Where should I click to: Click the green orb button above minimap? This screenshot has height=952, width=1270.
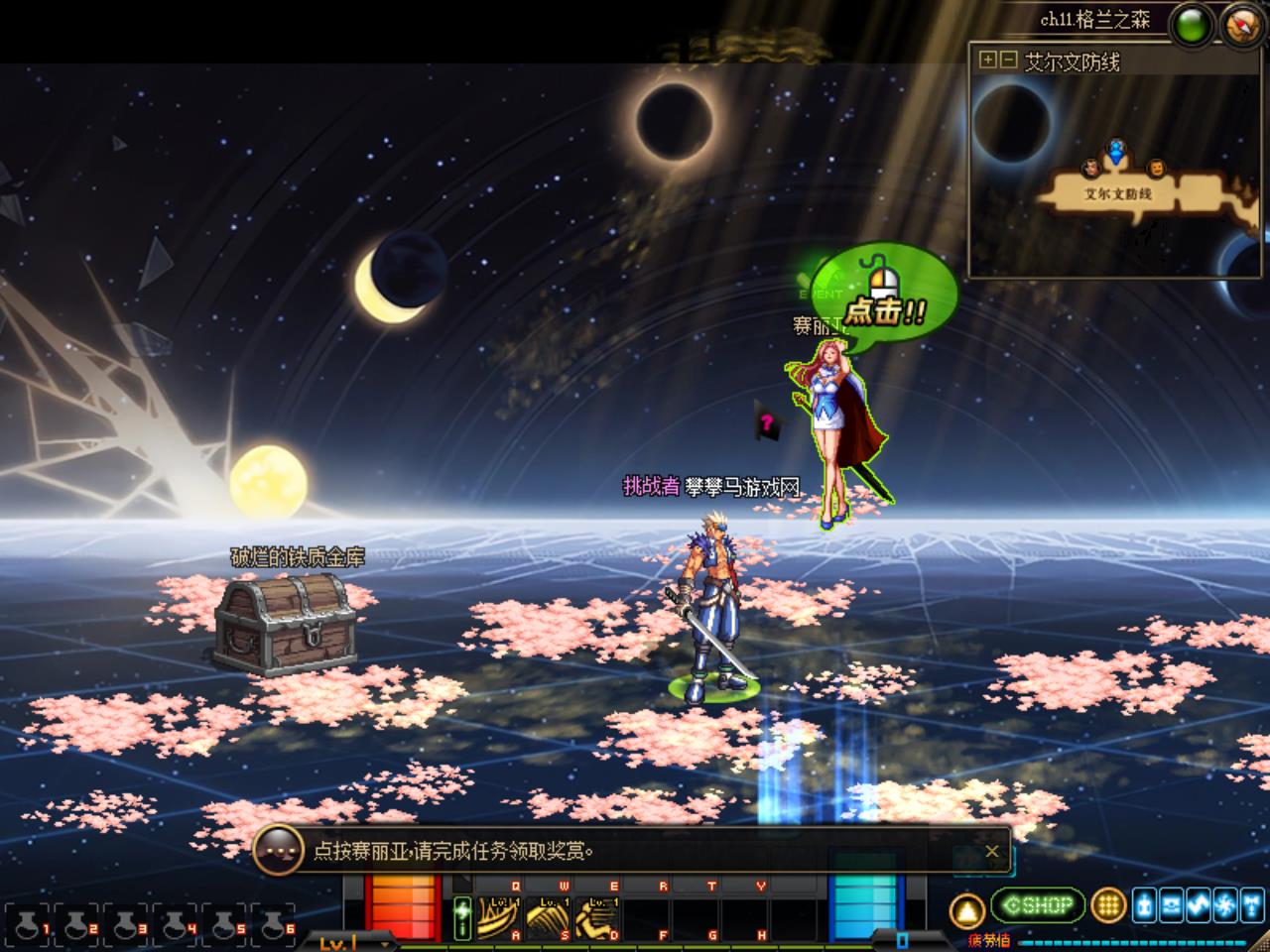[x=1192, y=25]
